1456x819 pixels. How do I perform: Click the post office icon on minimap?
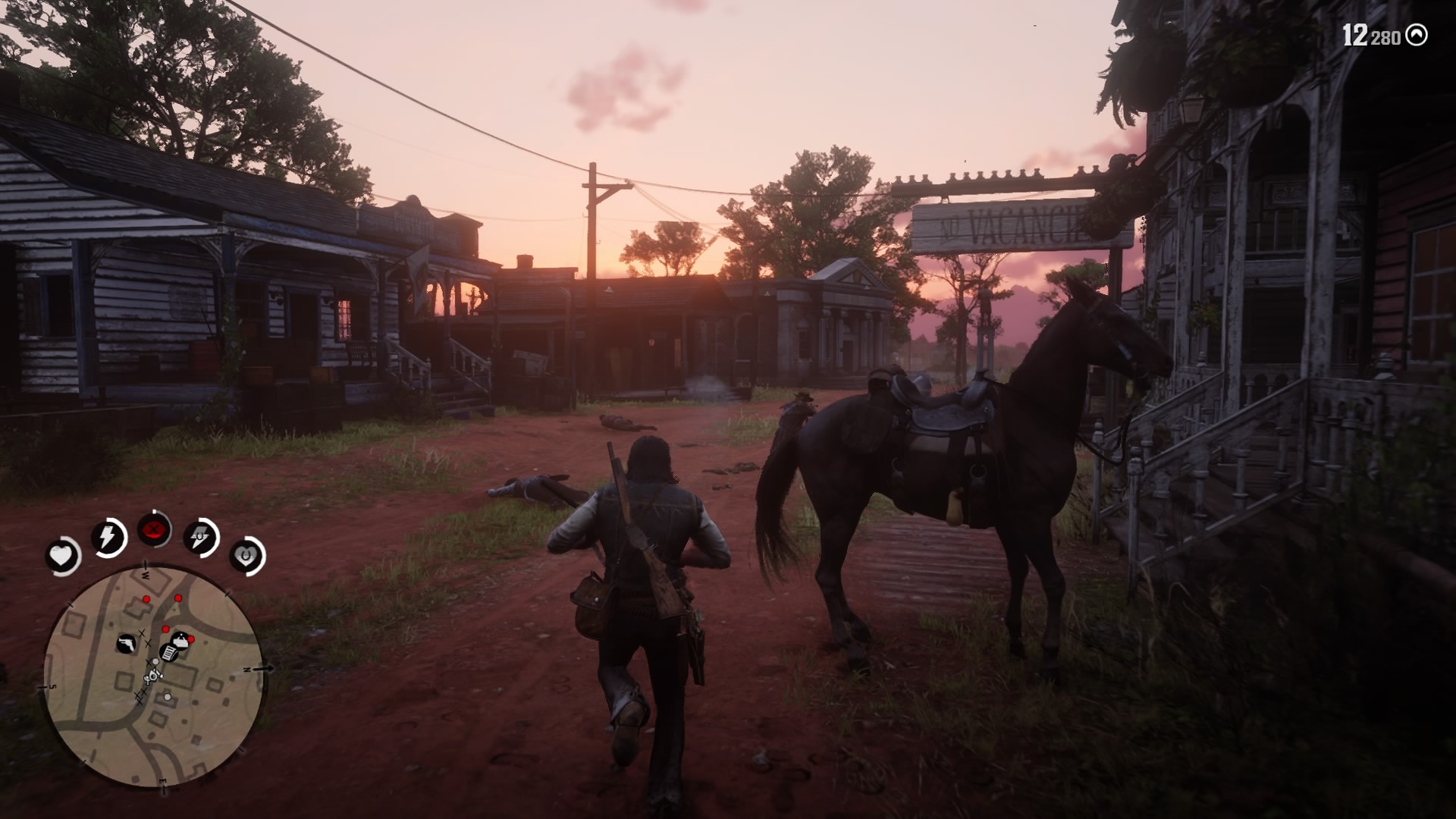(x=169, y=654)
